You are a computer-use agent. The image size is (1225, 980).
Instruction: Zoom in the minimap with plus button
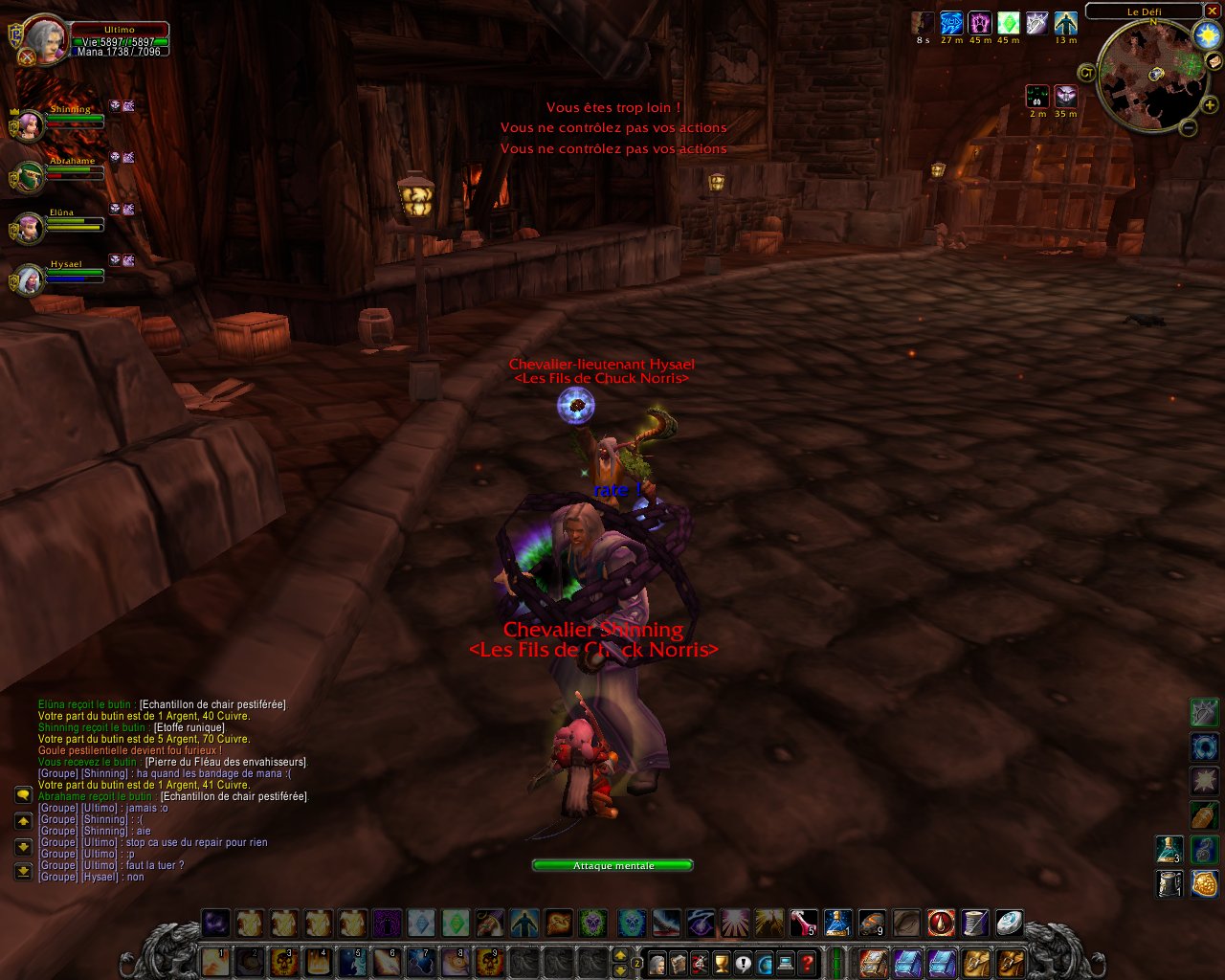pos(1210,105)
